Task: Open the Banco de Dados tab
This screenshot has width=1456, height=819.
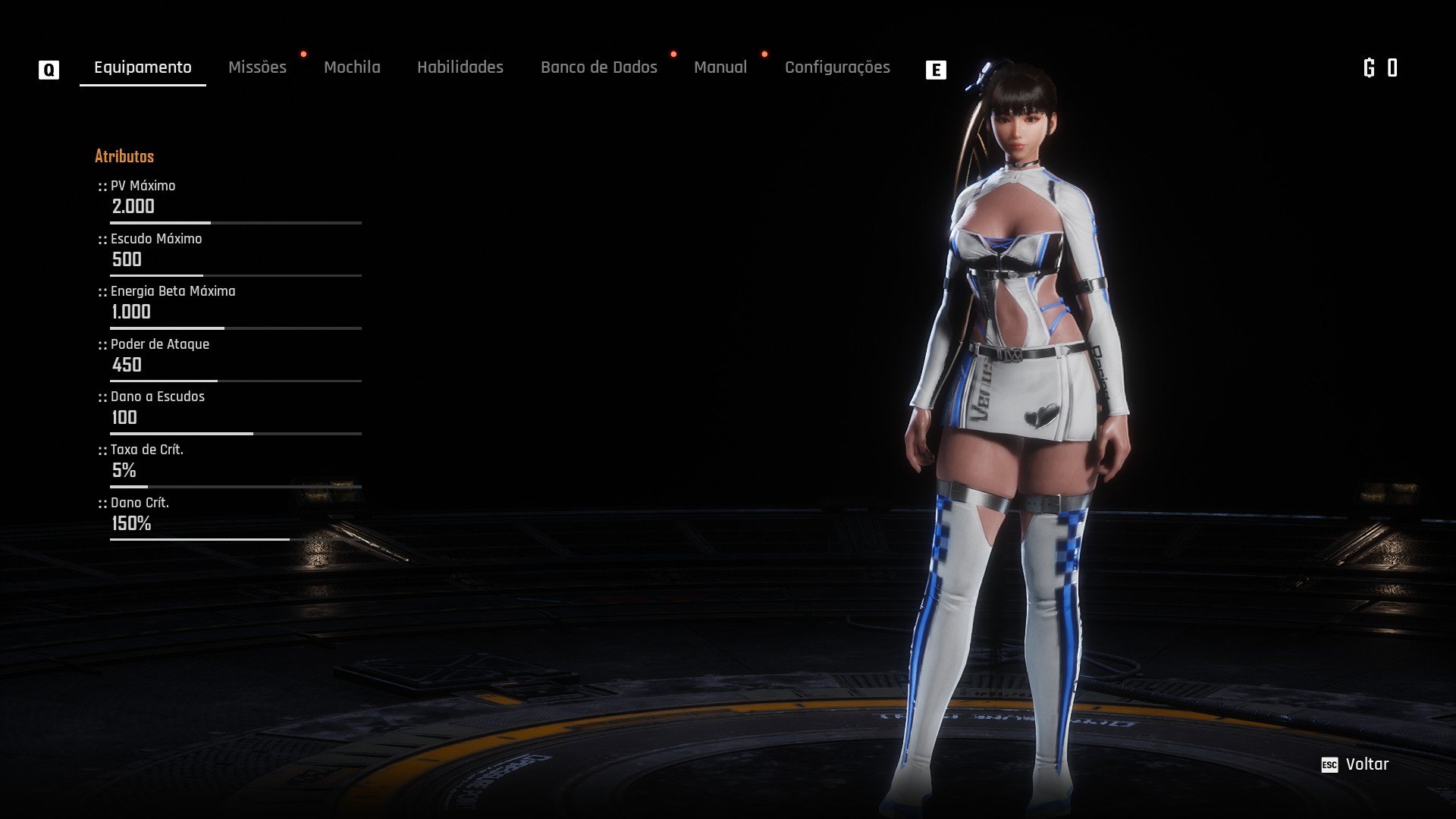Action: 598,67
